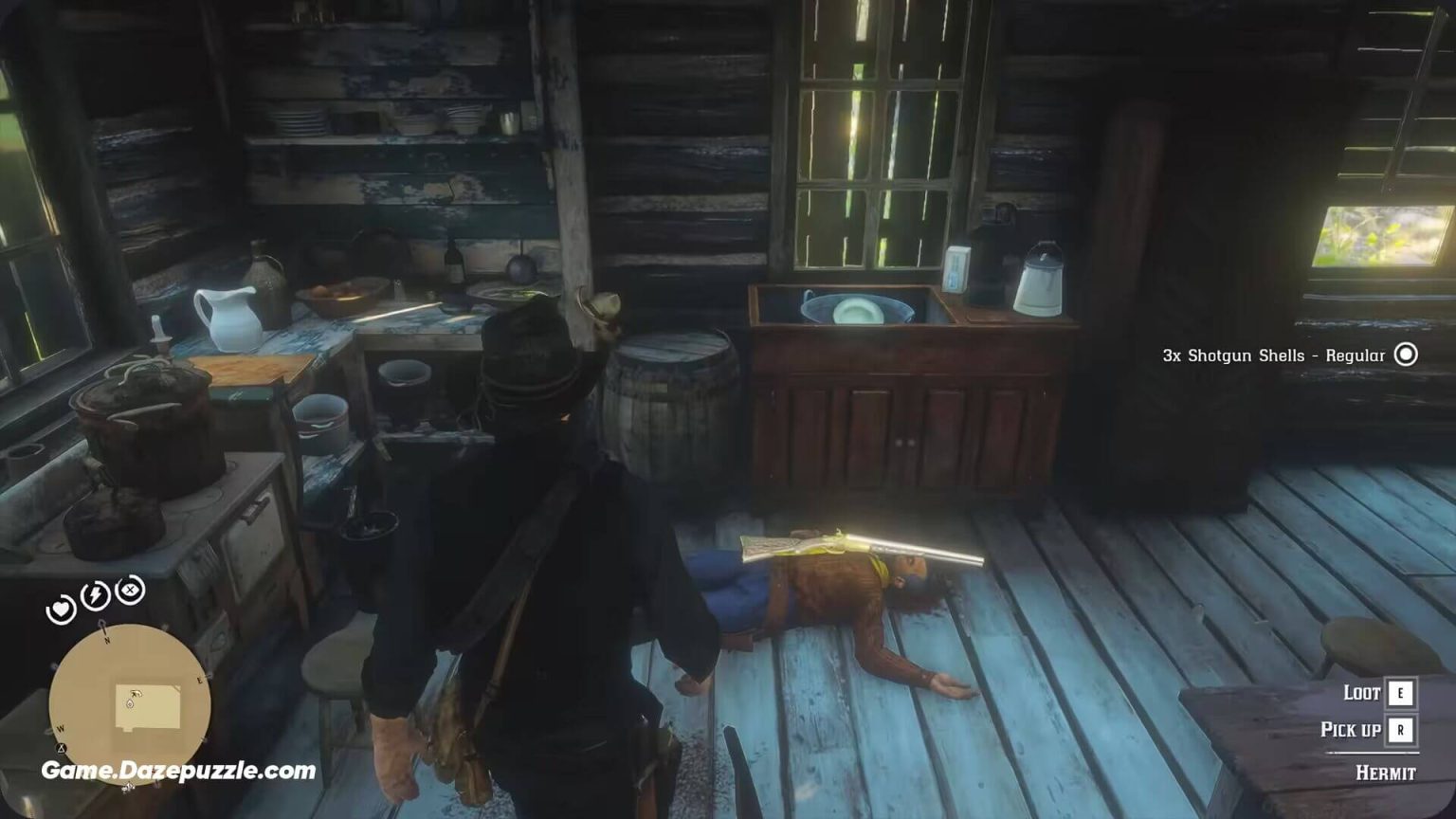
Task: Click the Pick up action label
Action: [1350, 729]
